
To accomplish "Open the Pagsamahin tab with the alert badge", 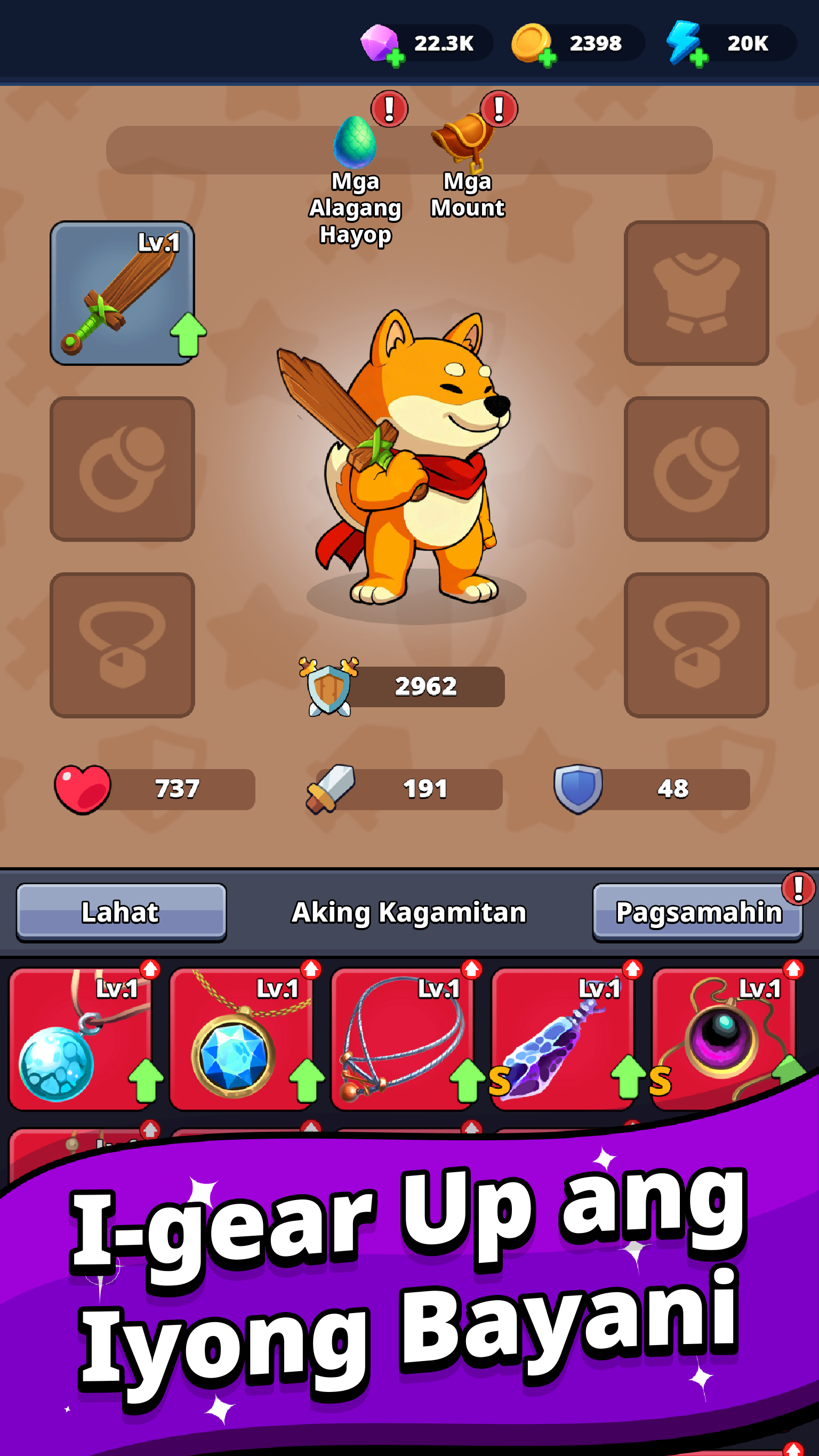I will tap(696, 911).
